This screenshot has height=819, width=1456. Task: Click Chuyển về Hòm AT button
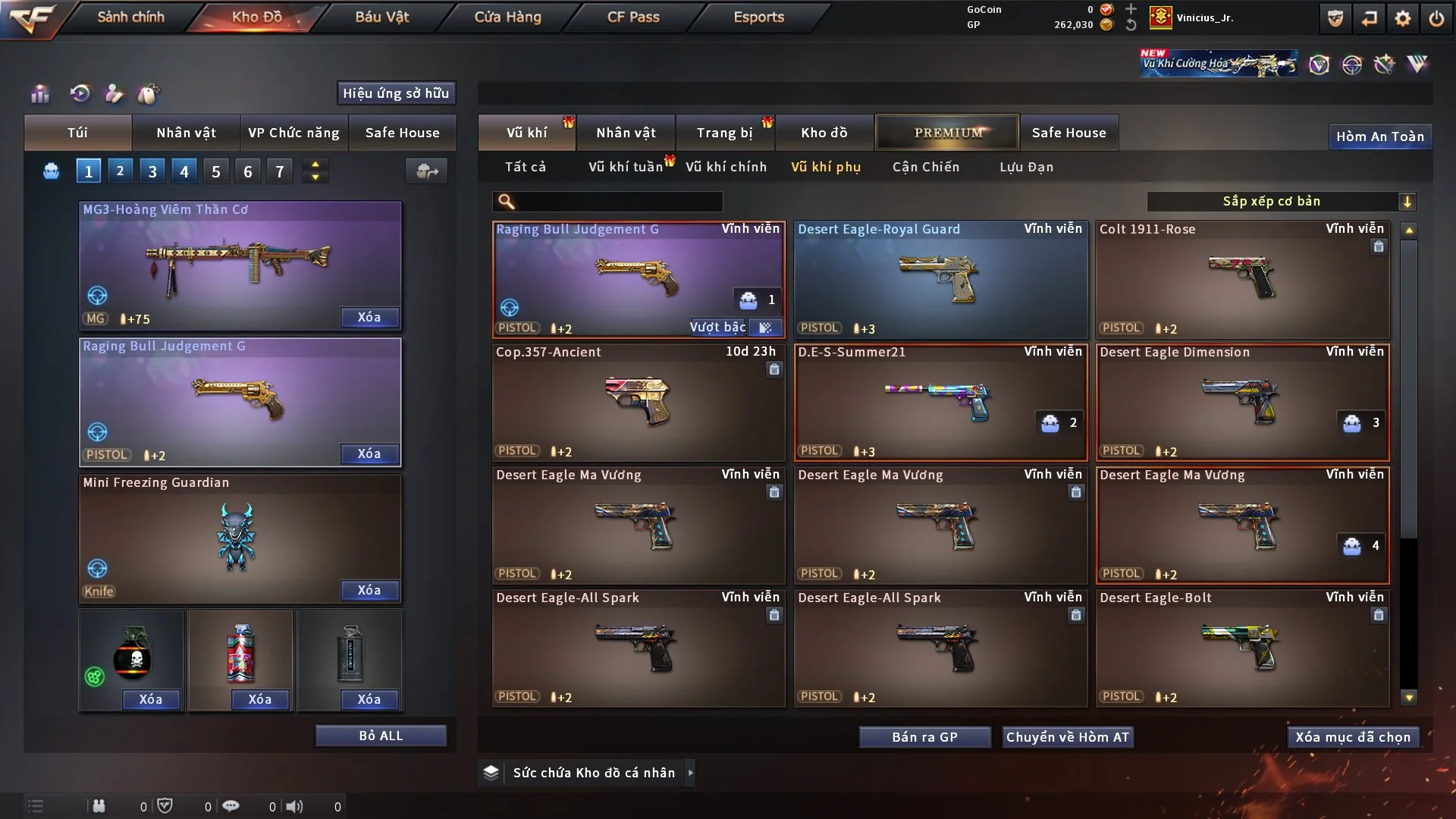pyautogui.click(x=1068, y=737)
